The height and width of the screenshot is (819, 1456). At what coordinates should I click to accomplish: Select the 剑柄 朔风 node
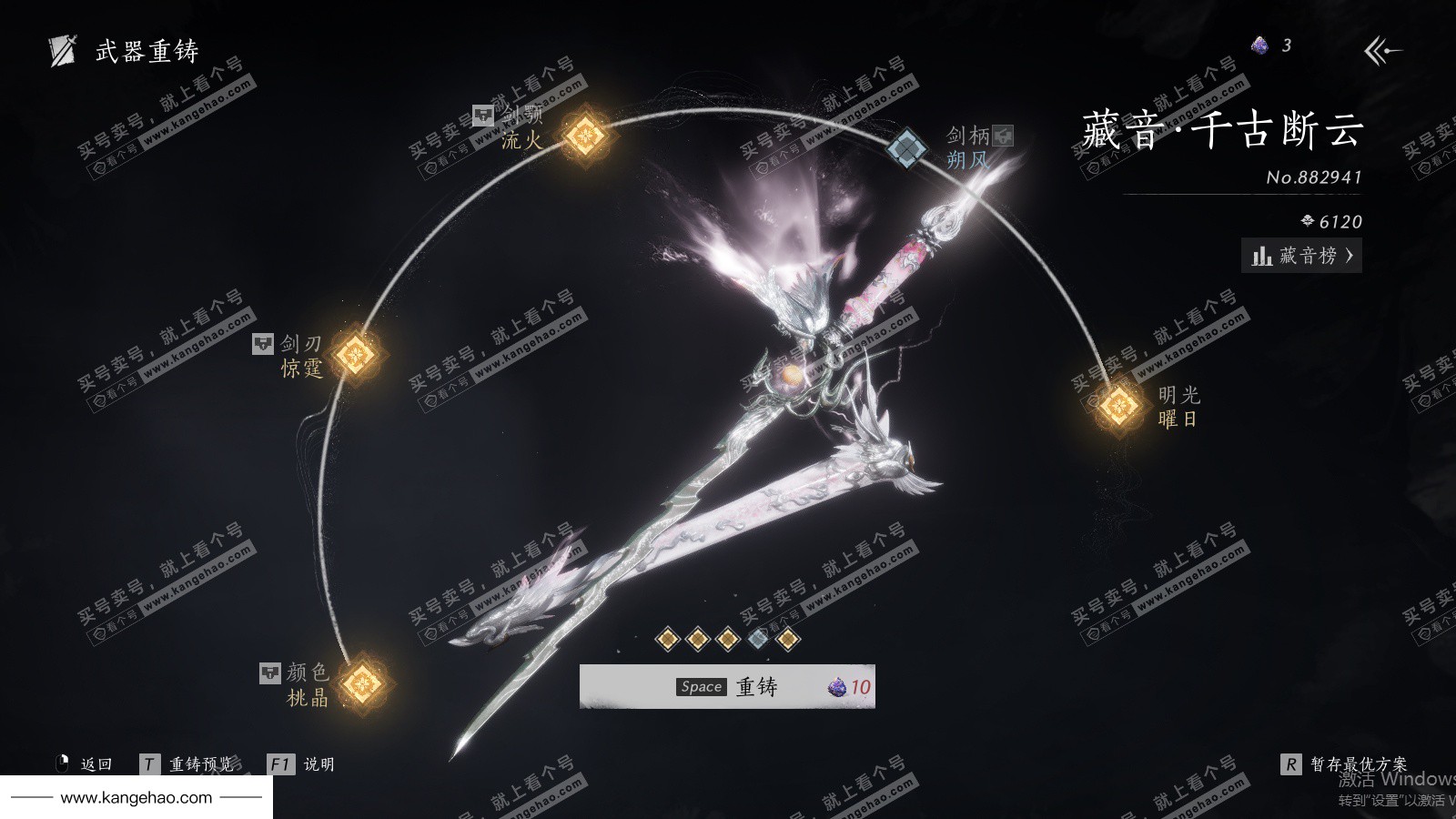click(x=906, y=147)
